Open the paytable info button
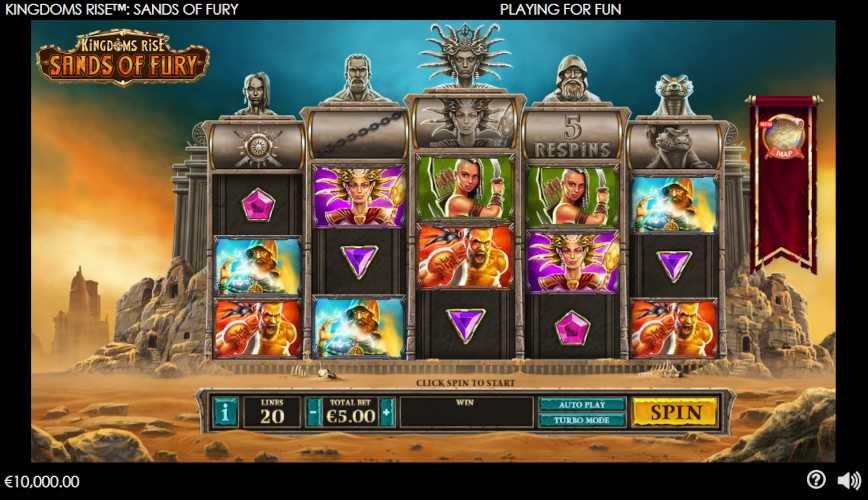This screenshot has width=868, height=500. [226, 412]
